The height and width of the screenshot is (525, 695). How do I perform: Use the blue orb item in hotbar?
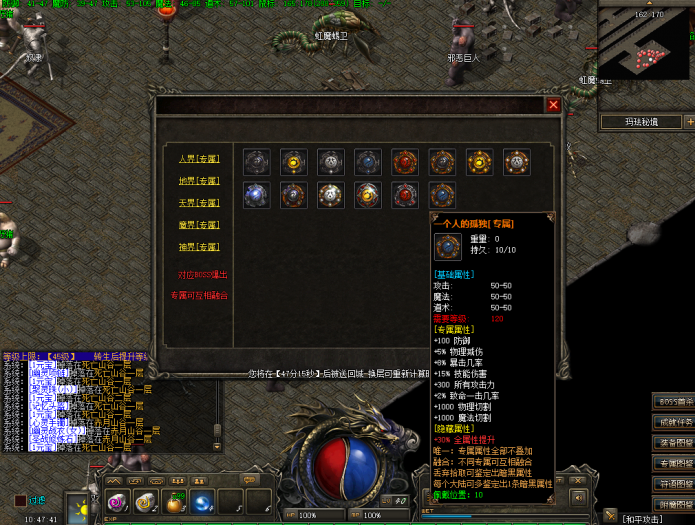point(203,501)
